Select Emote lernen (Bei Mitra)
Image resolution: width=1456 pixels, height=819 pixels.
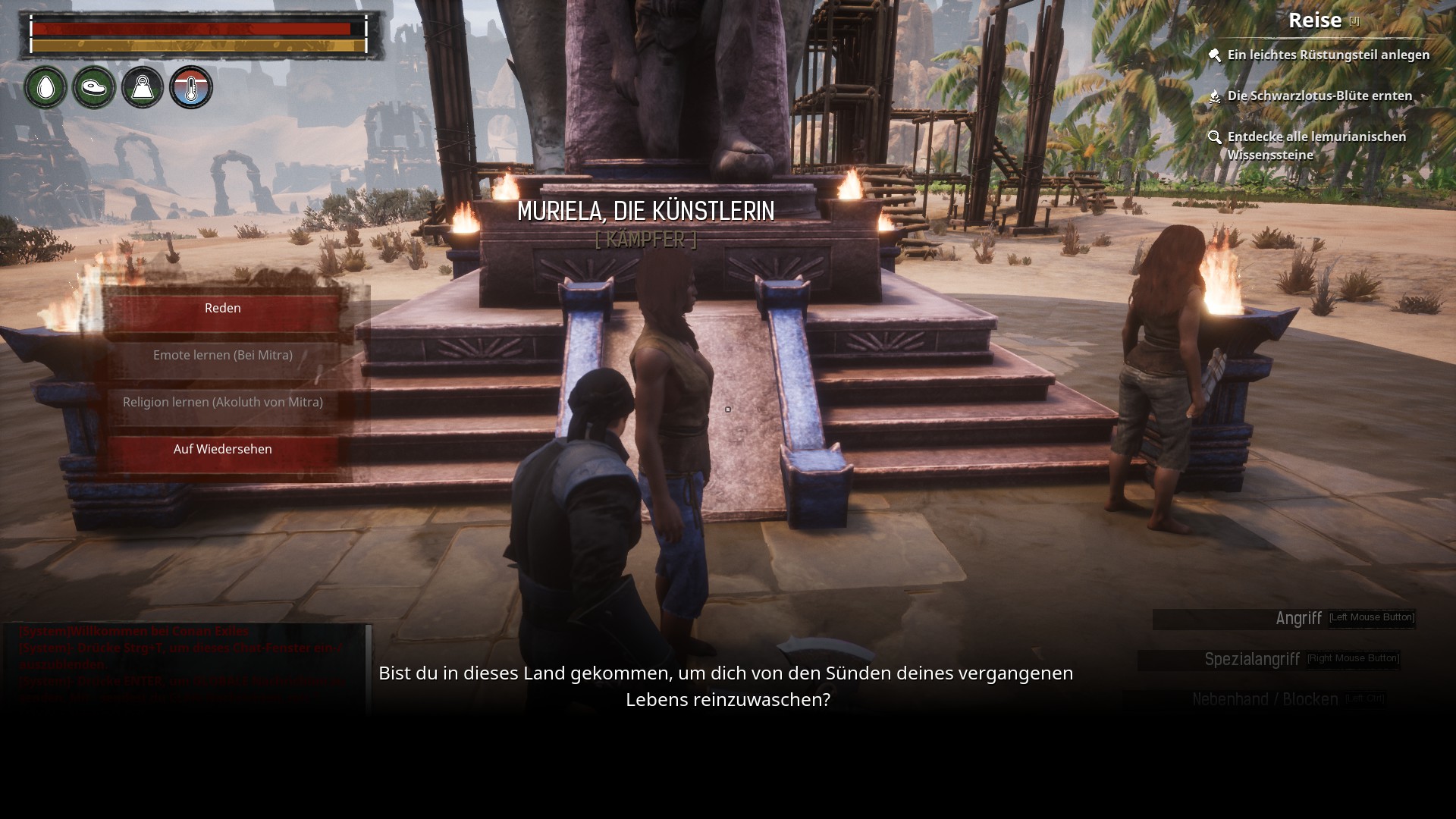(x=223, y=356)
